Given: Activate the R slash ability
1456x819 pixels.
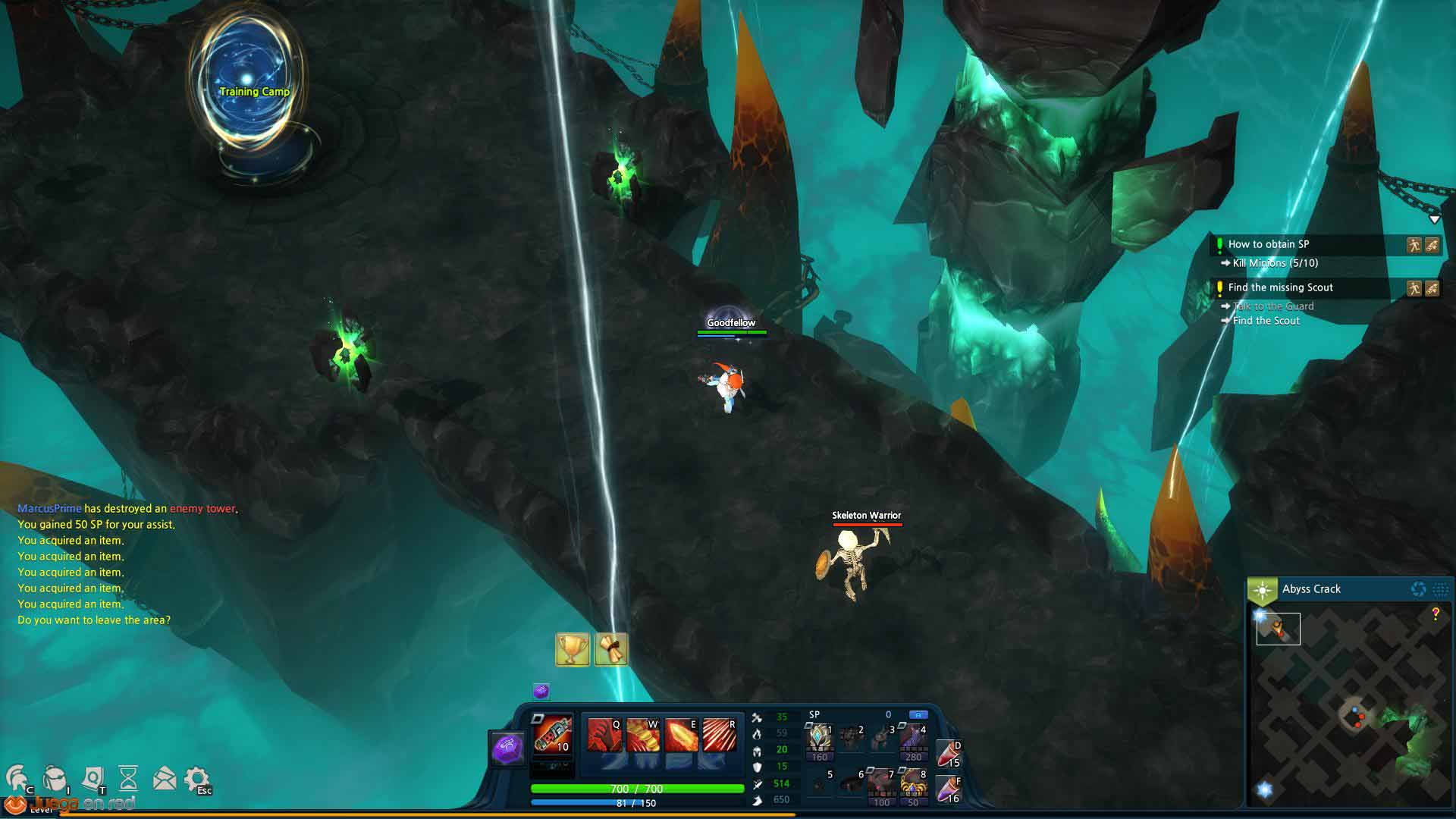Looking at the screenshot, I should tap(720, 735).
